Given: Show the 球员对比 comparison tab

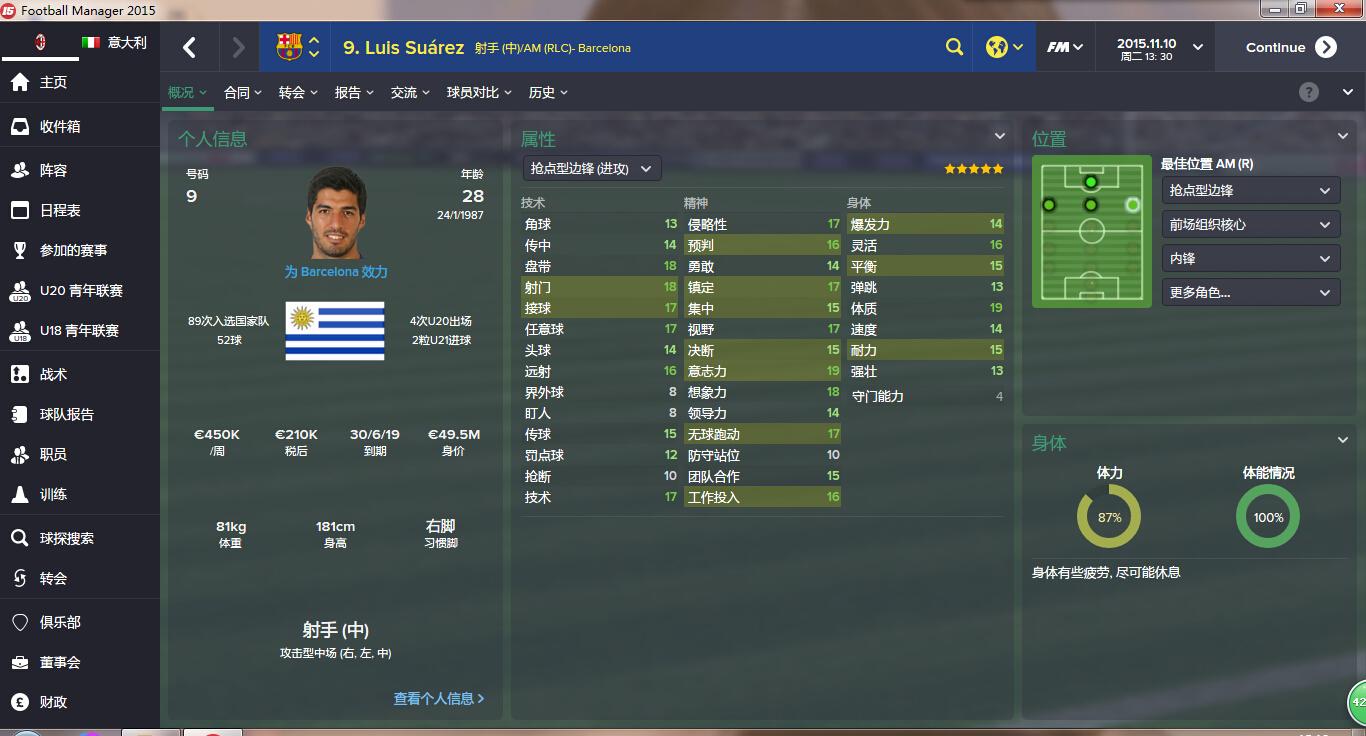Looking at the screenshot, I should pos(479,93).
